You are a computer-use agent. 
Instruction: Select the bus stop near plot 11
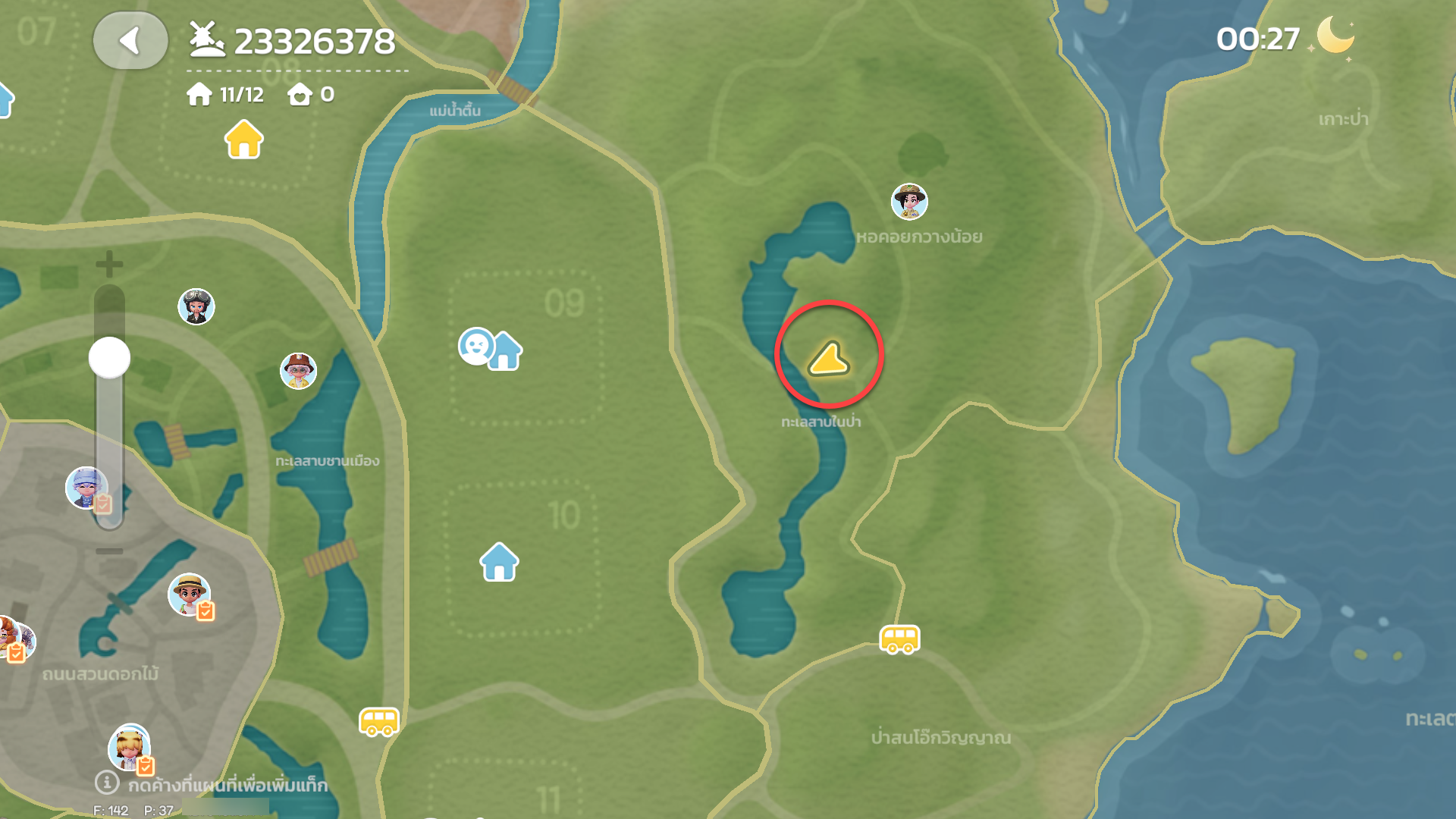pos(378,721)
